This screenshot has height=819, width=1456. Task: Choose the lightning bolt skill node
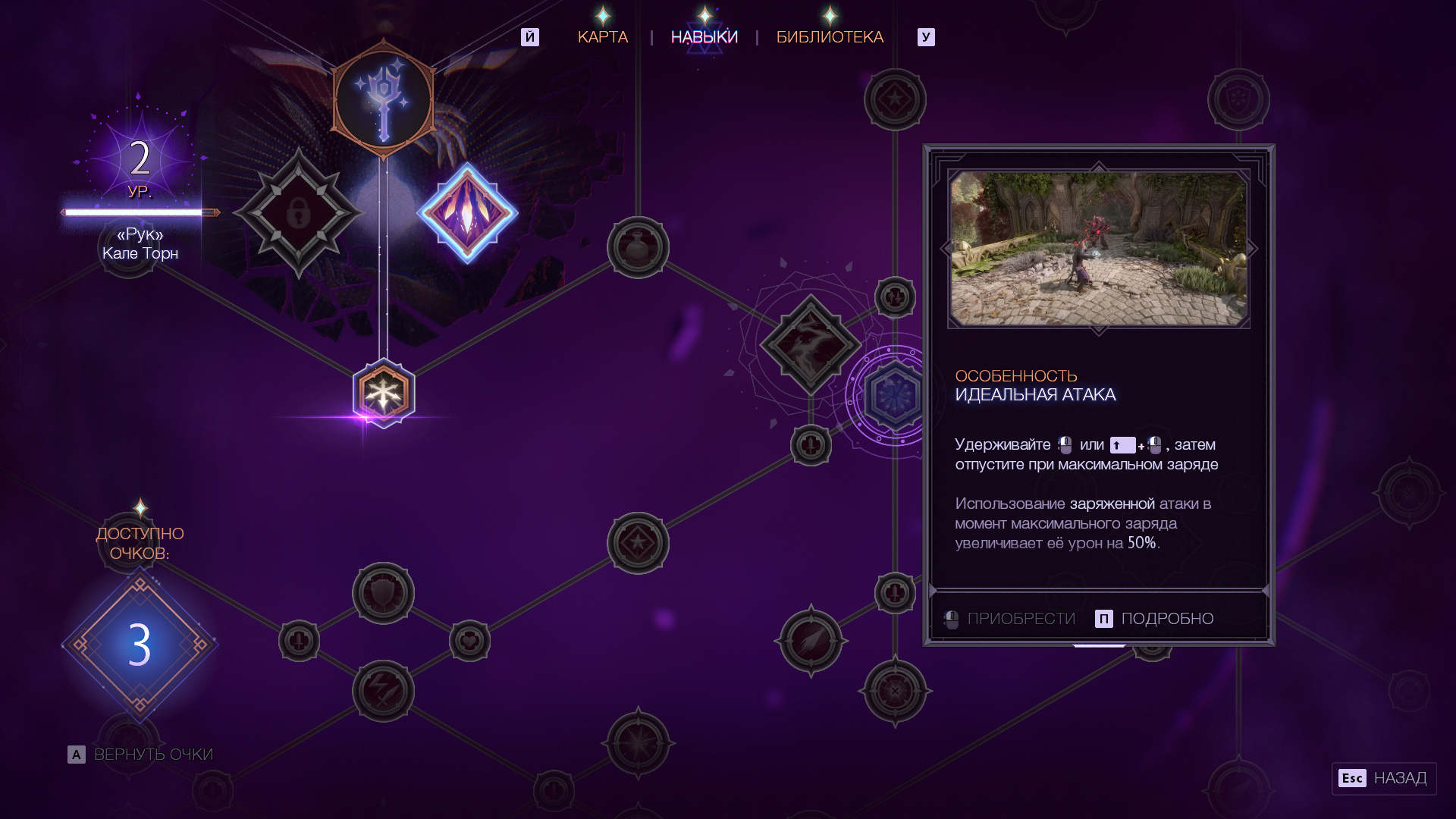point(383,691)
